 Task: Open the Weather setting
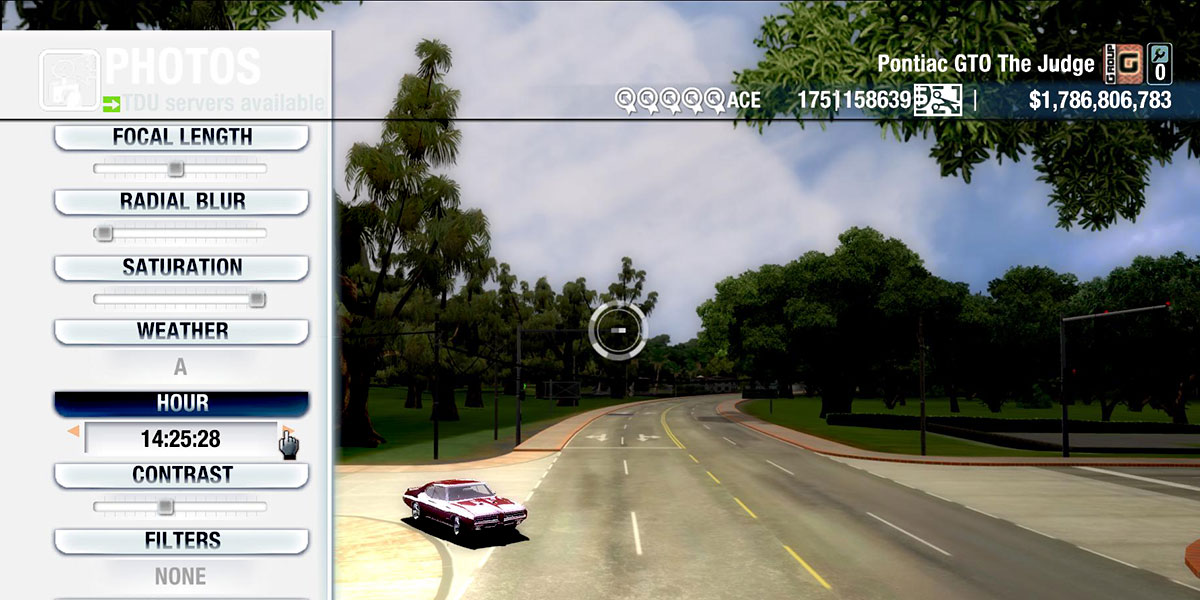(181, 331)
